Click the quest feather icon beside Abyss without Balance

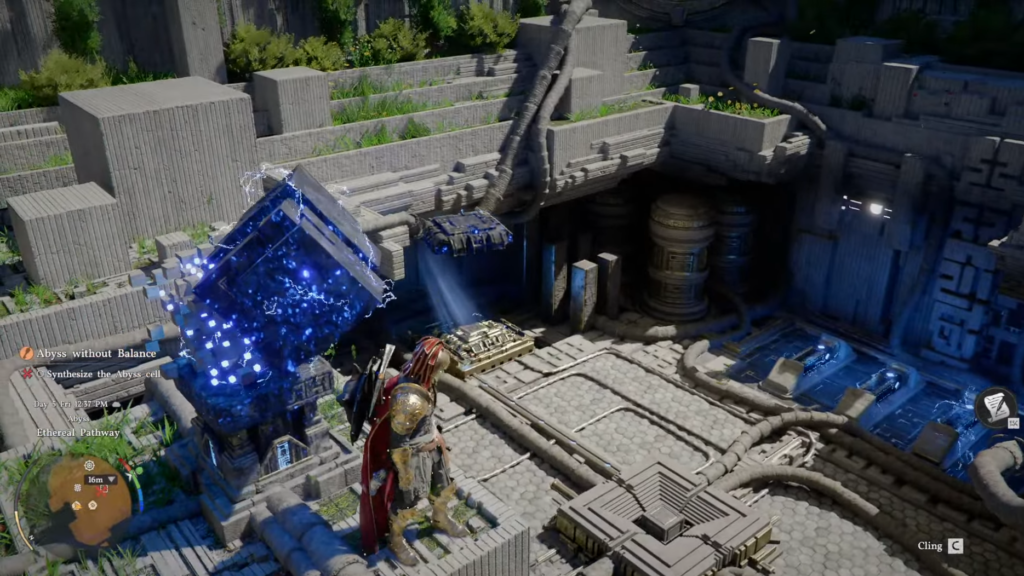click(x=26, y=353)
